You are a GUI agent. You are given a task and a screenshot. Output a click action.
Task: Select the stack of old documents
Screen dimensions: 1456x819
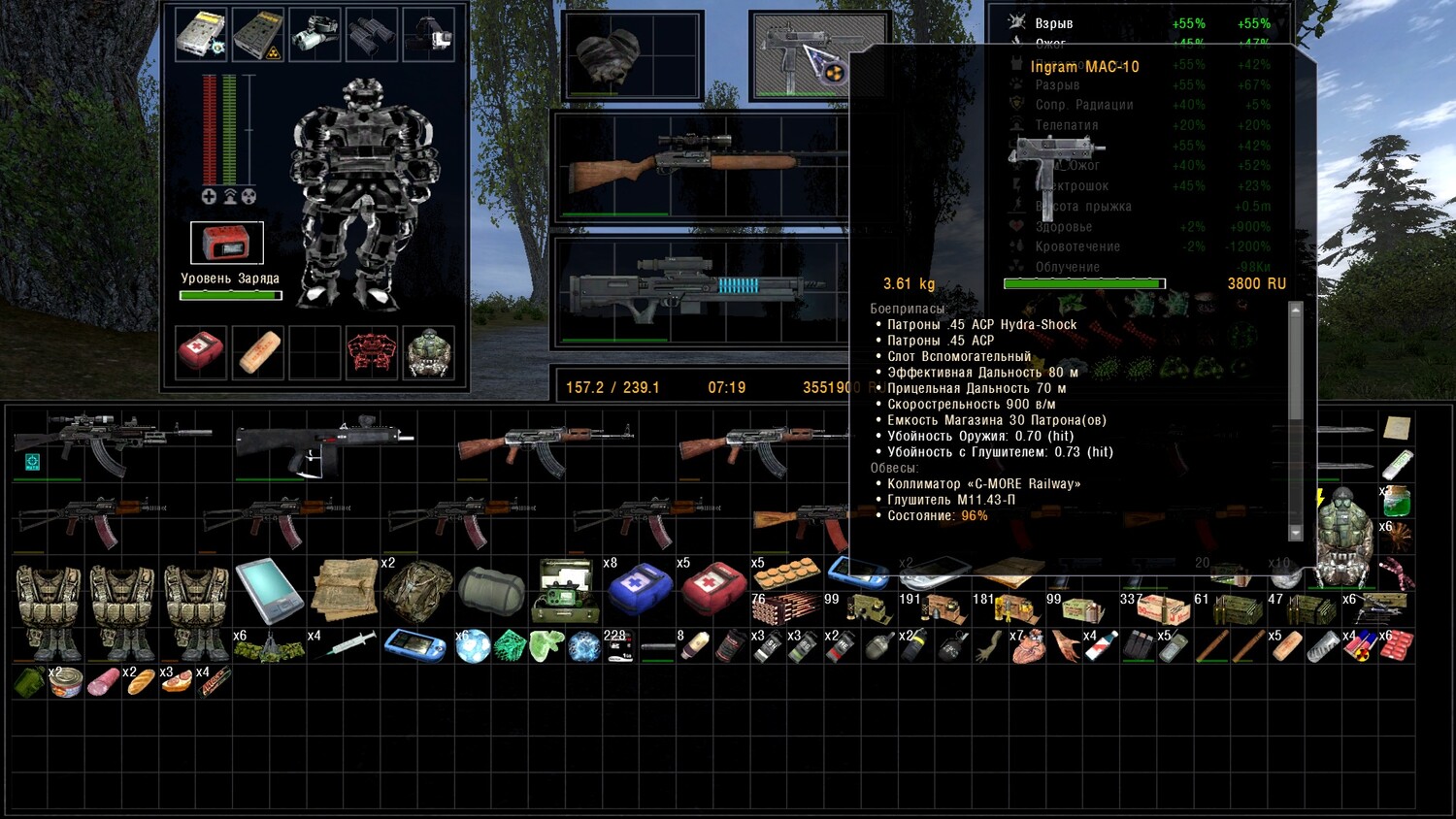click(344, 588)
